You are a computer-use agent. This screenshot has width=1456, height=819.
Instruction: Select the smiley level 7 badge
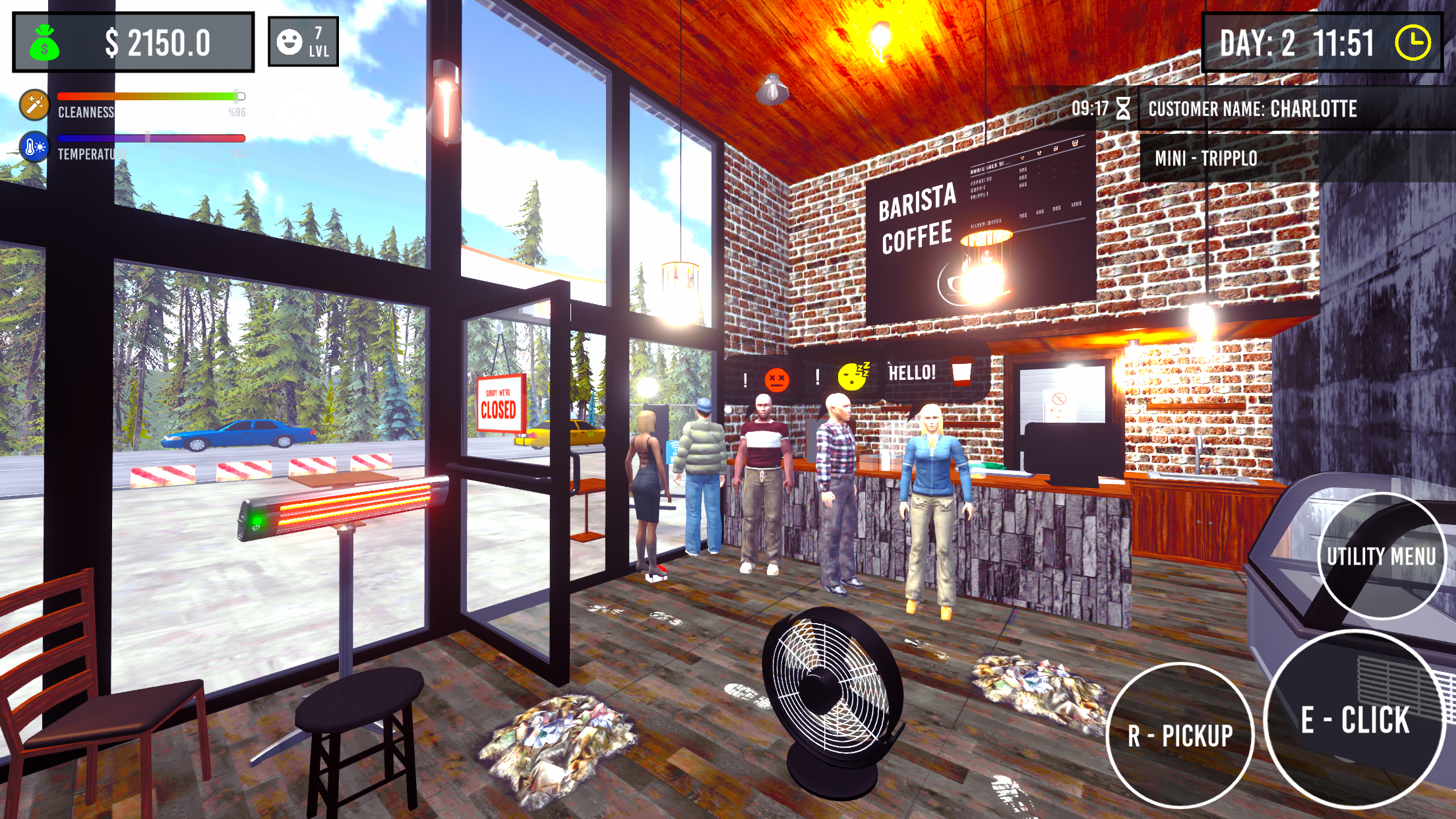pos(302,42)
